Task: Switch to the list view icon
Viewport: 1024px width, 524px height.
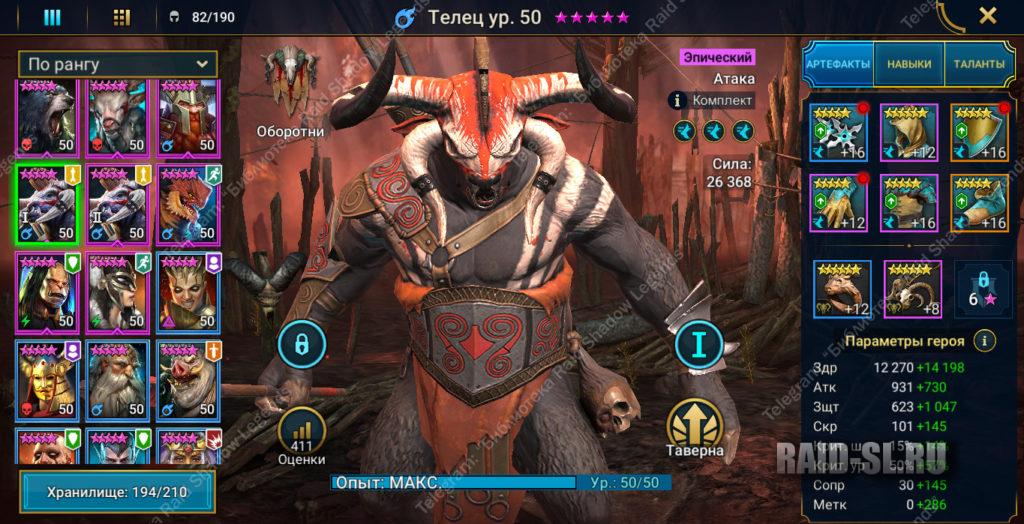Action: point(52,17)
